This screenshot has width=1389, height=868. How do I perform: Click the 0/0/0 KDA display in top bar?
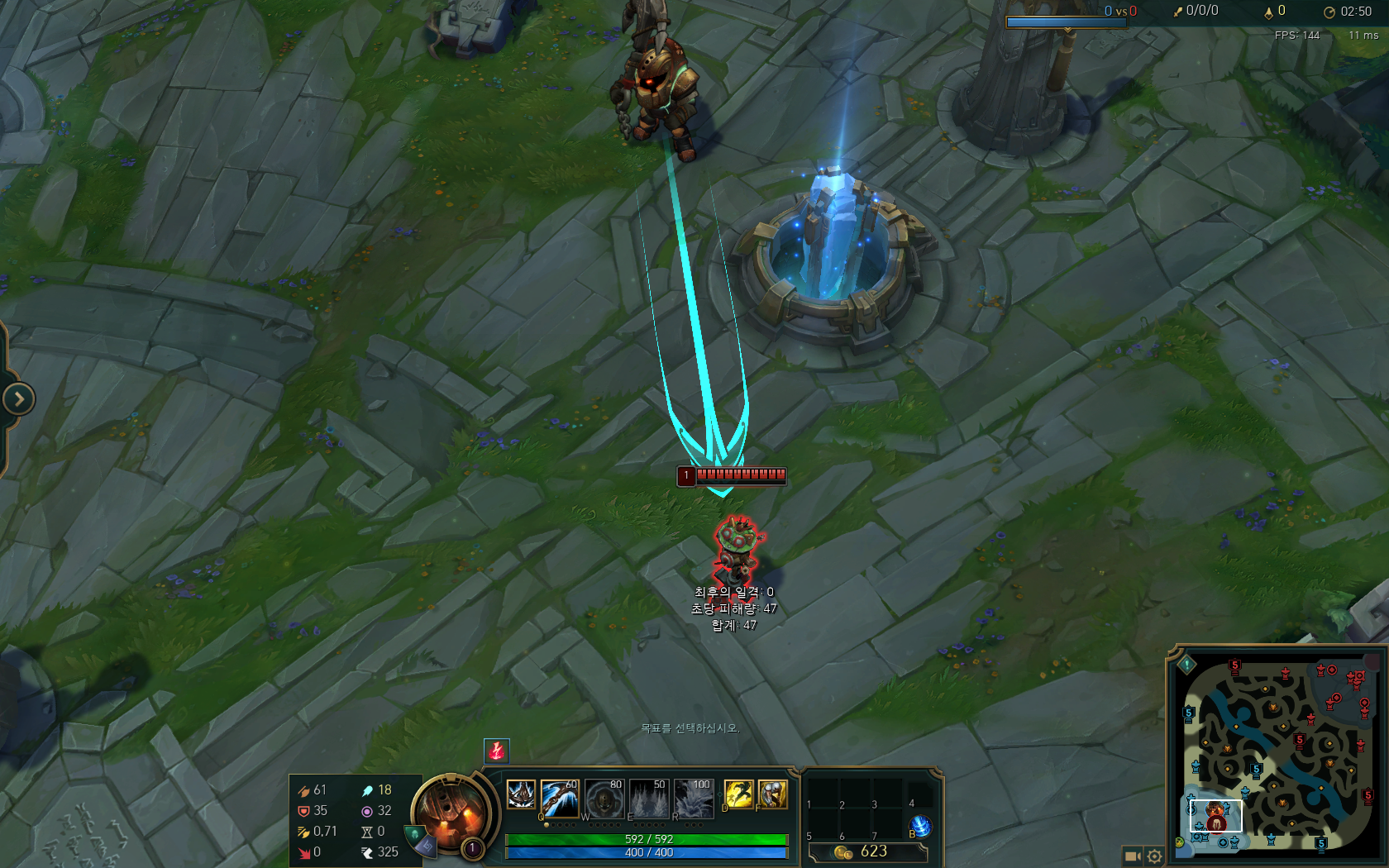1200,11
